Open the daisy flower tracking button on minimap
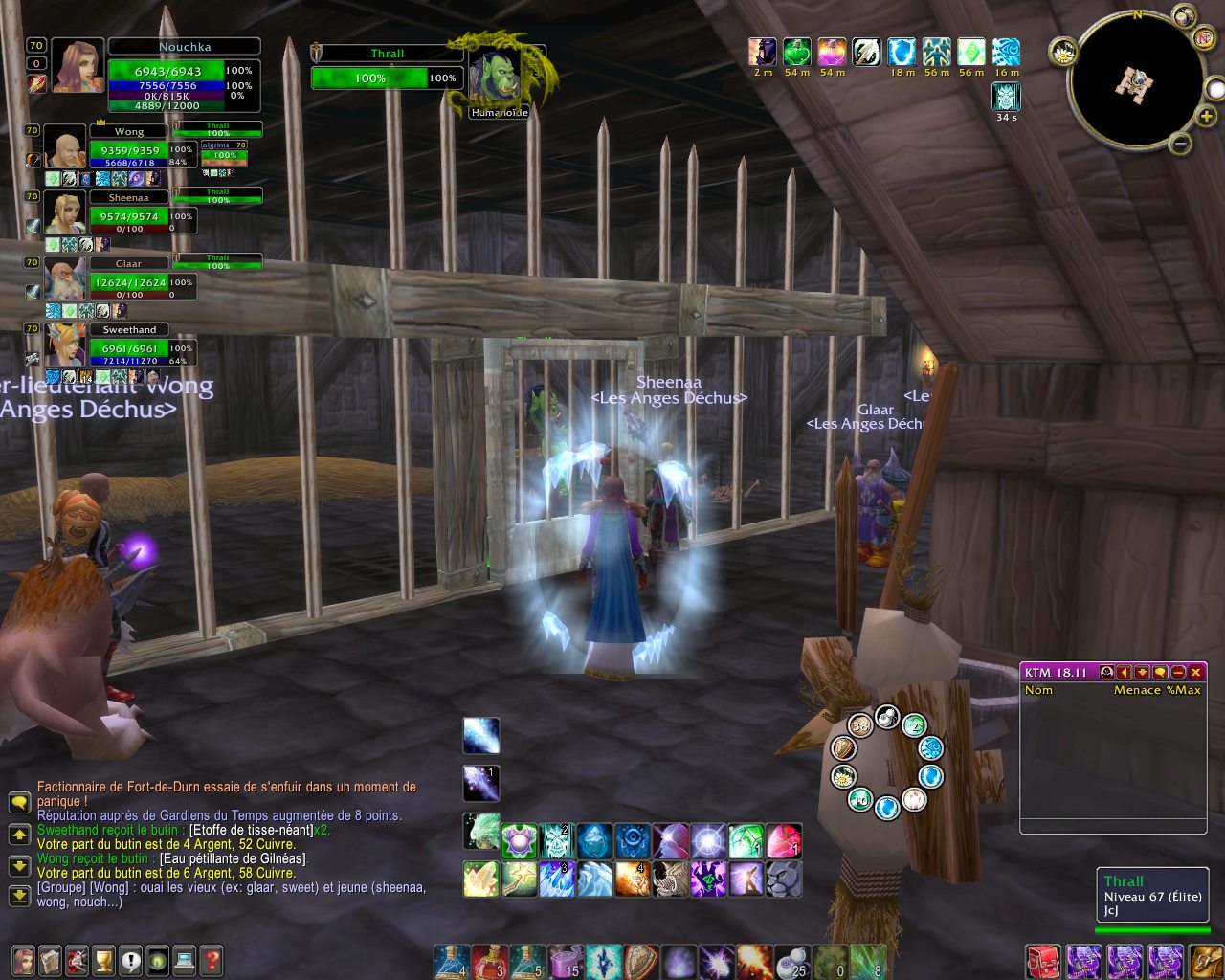 [1064, 53]
